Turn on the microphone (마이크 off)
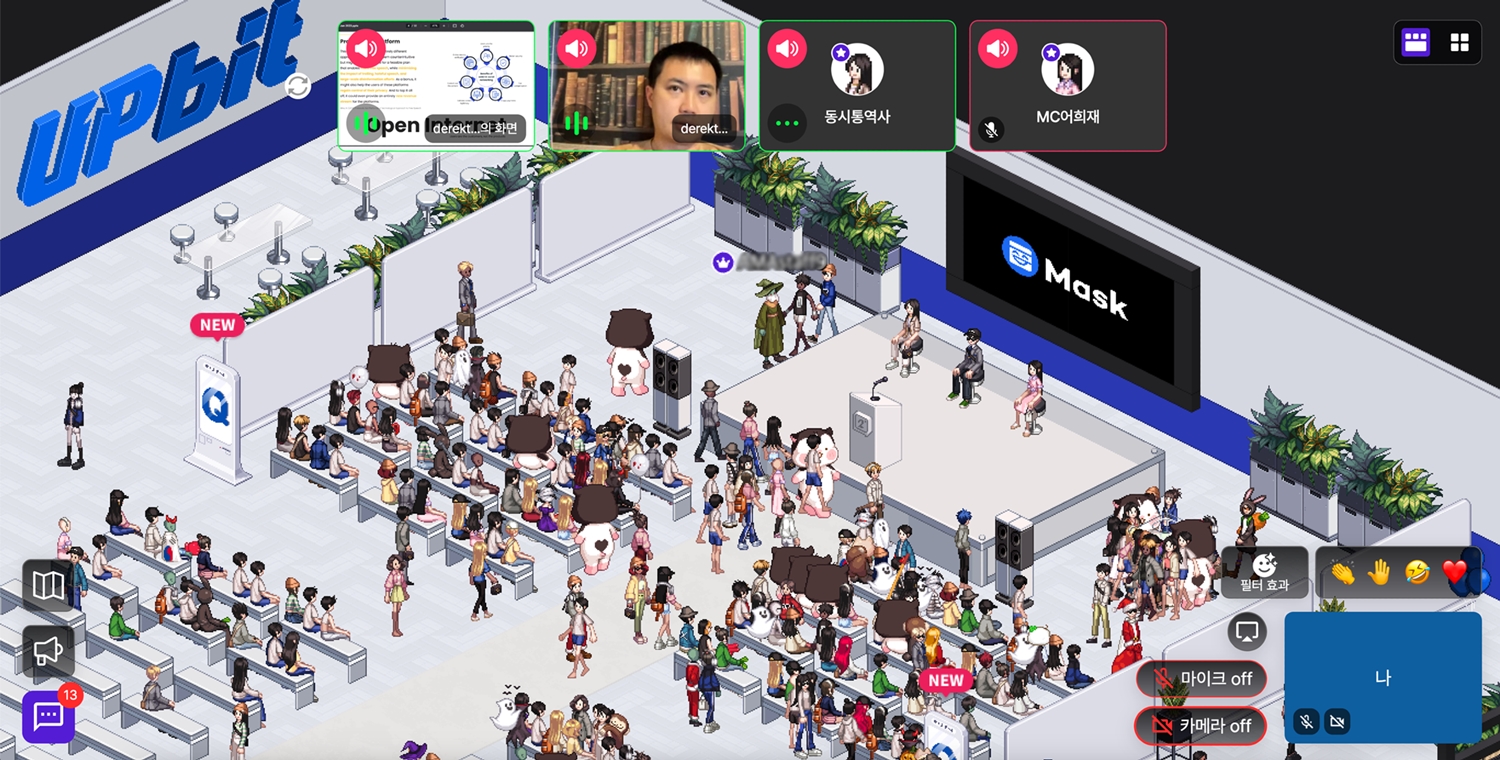This screenshot has width=1500, height=760. tap(1201, 679)
